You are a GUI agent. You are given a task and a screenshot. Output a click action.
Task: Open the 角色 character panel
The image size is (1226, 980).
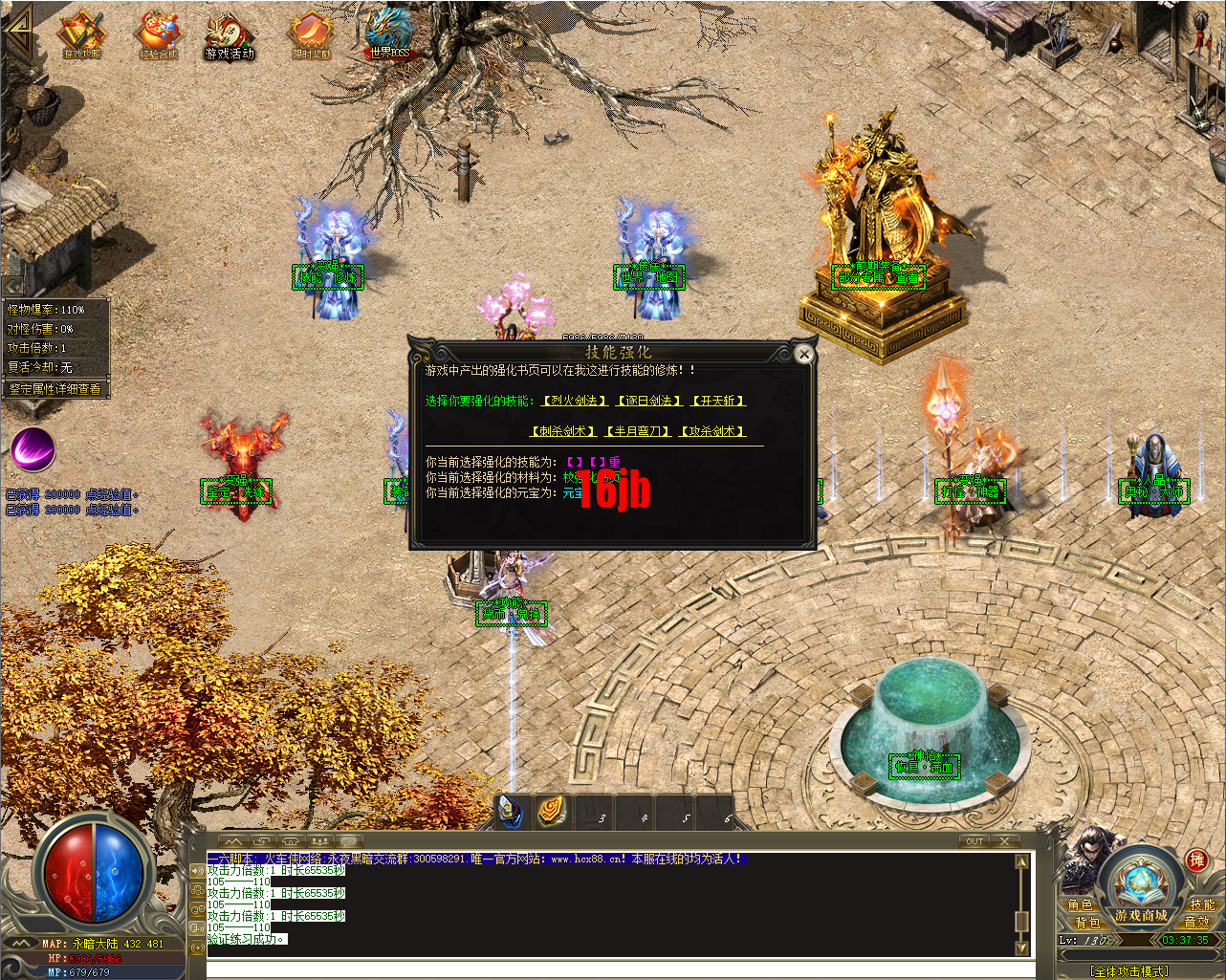(1082, 904)
